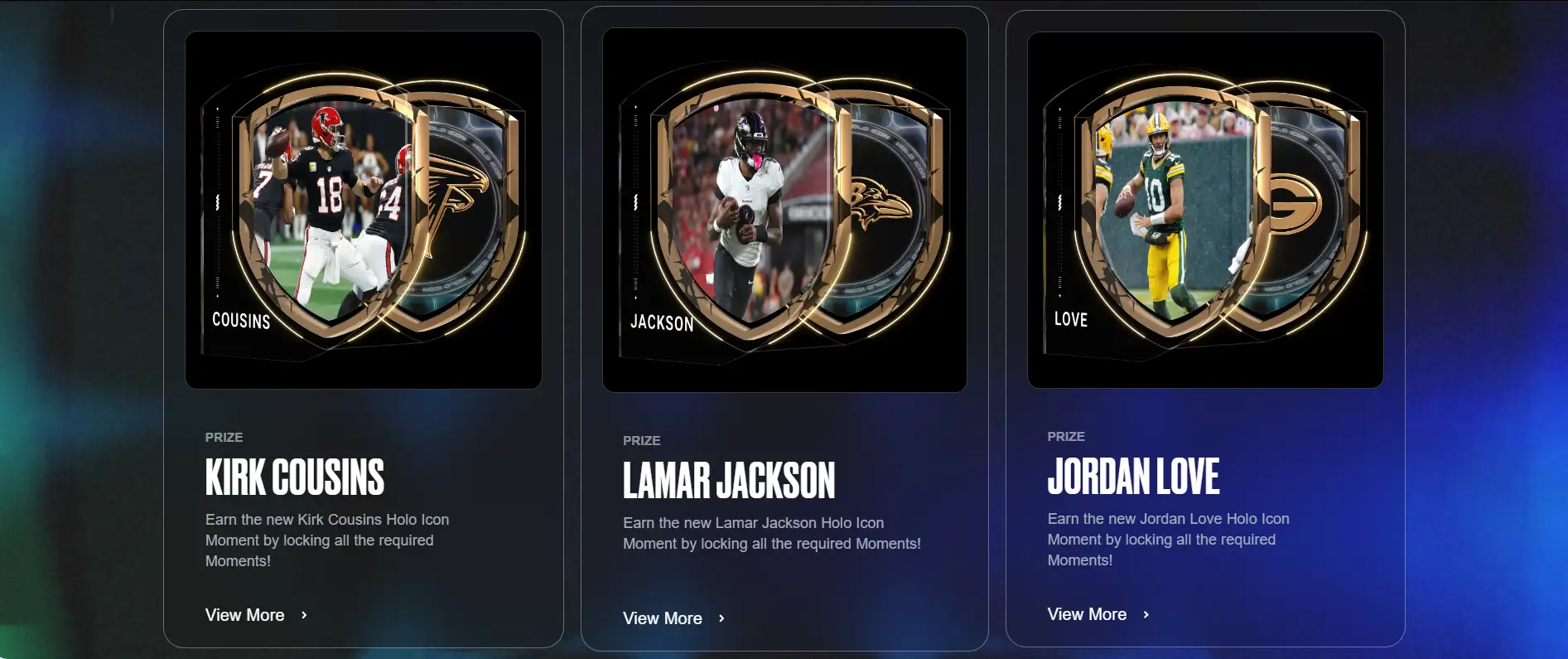Open View More for Lamar Jackson
This screenshot has width=1568, height=659.
tap(673, 618)
